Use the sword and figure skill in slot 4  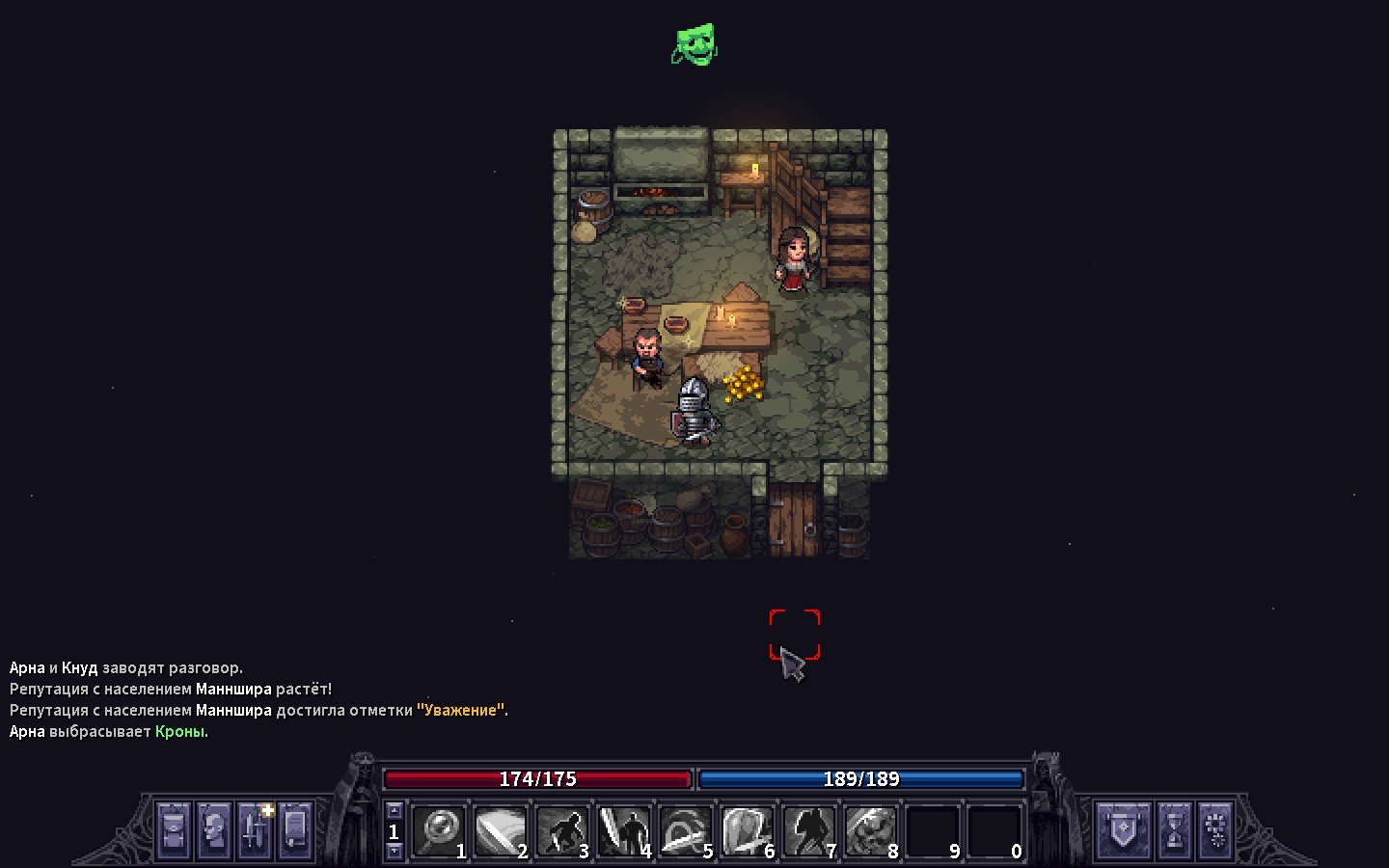[625, 829]
